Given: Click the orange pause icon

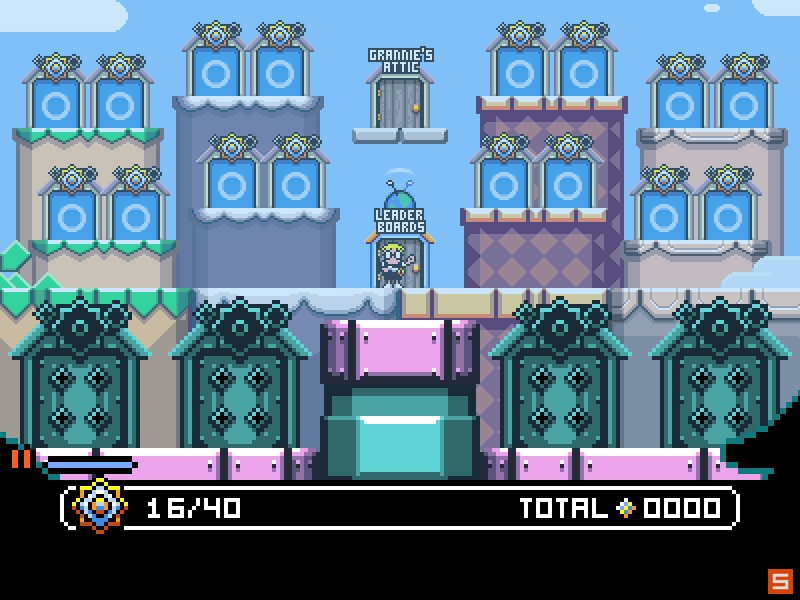Looking at the screenshot, I should pyautogui.click(x=20, y=459).
